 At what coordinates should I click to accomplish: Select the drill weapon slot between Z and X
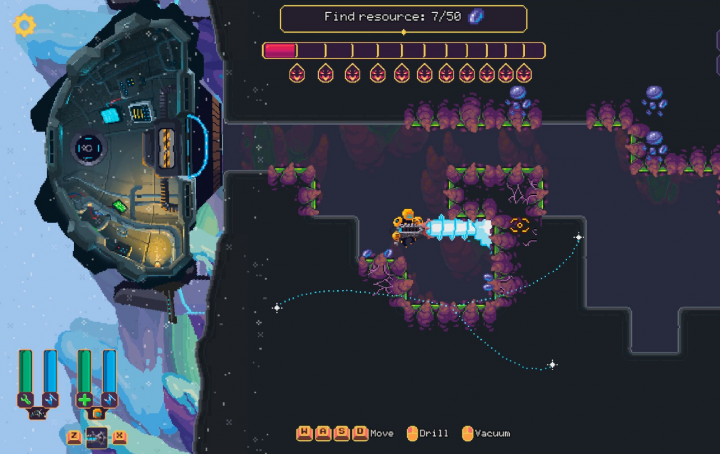click(97, 436)
